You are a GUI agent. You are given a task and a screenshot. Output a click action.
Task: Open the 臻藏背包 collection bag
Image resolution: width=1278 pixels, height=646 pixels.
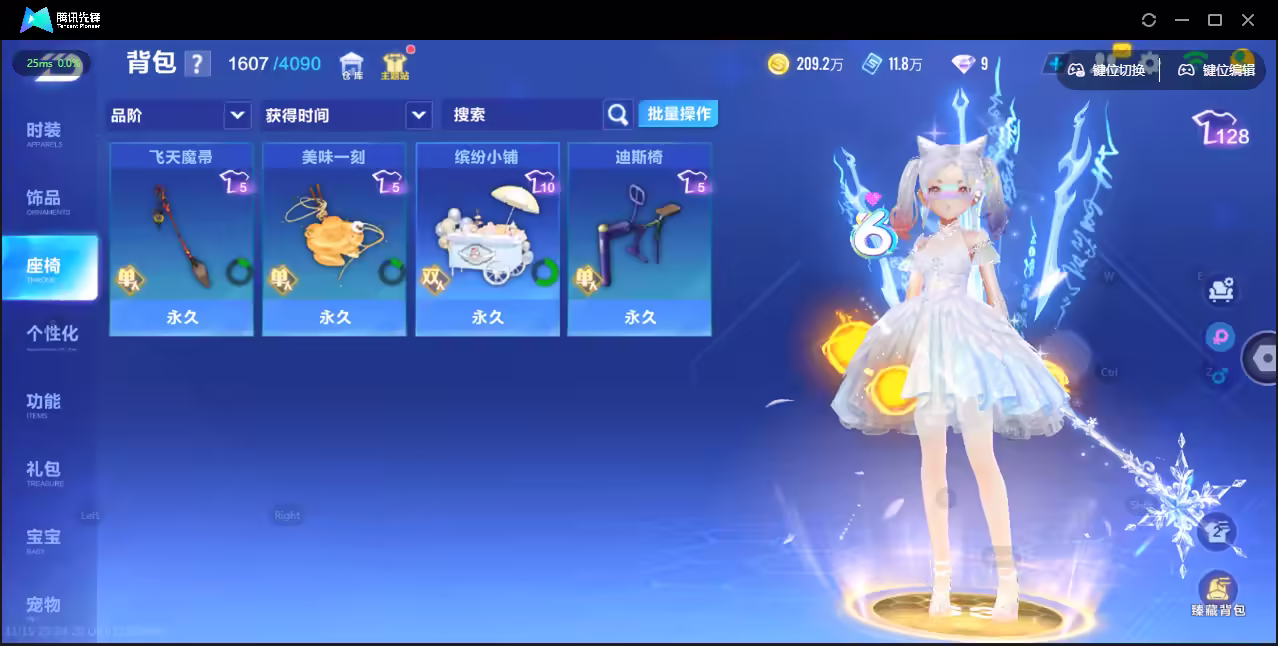pyautogui.click(x=1217, y=593)
